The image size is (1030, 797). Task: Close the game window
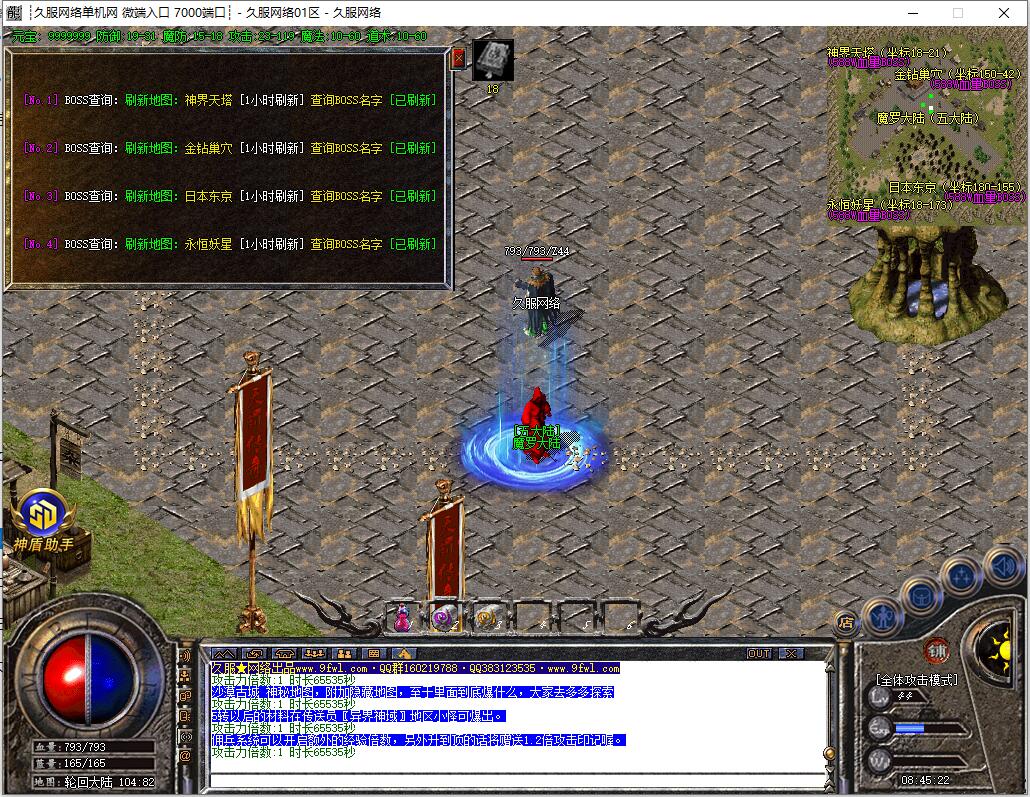click(1004, 13)
